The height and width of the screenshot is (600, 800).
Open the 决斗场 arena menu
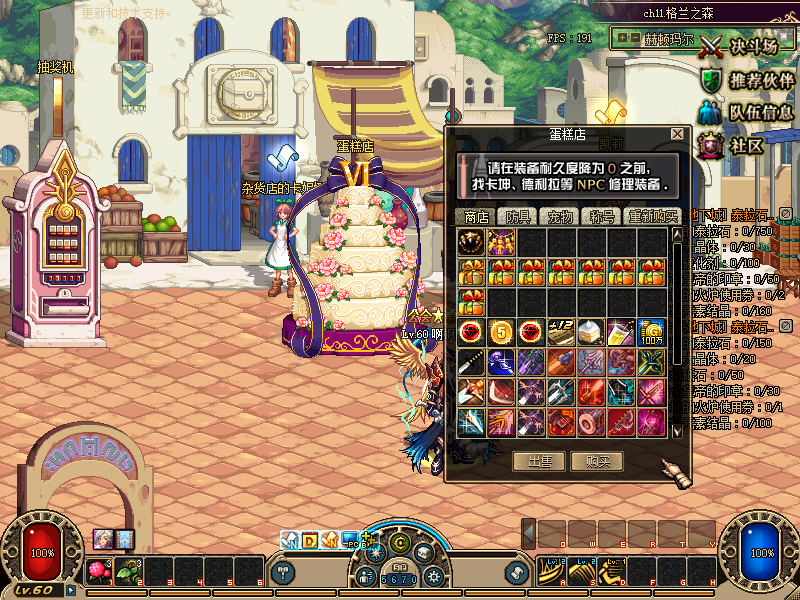click(740, 46)
